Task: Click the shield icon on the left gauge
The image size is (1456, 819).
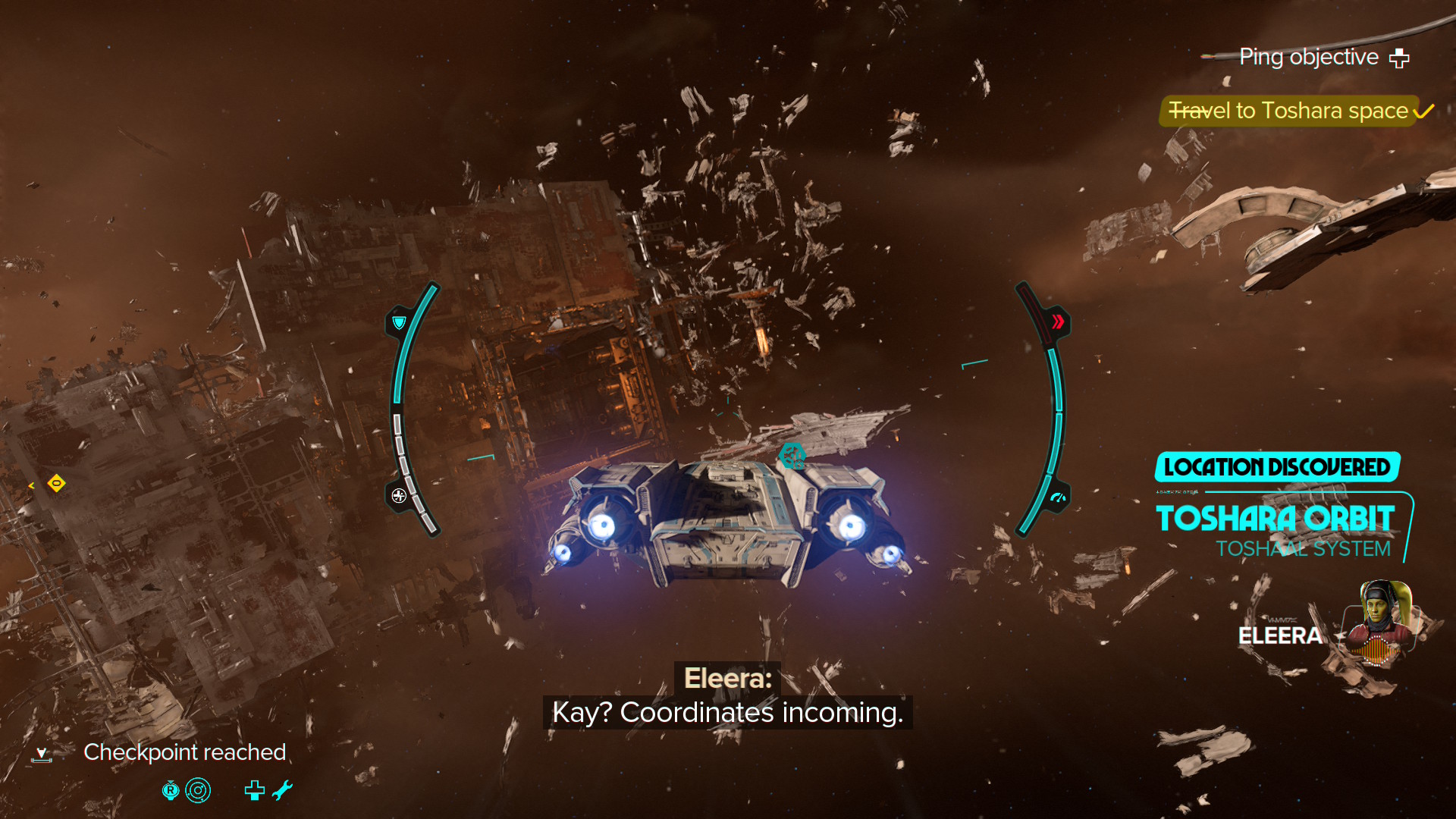Action: click(399, 324)
